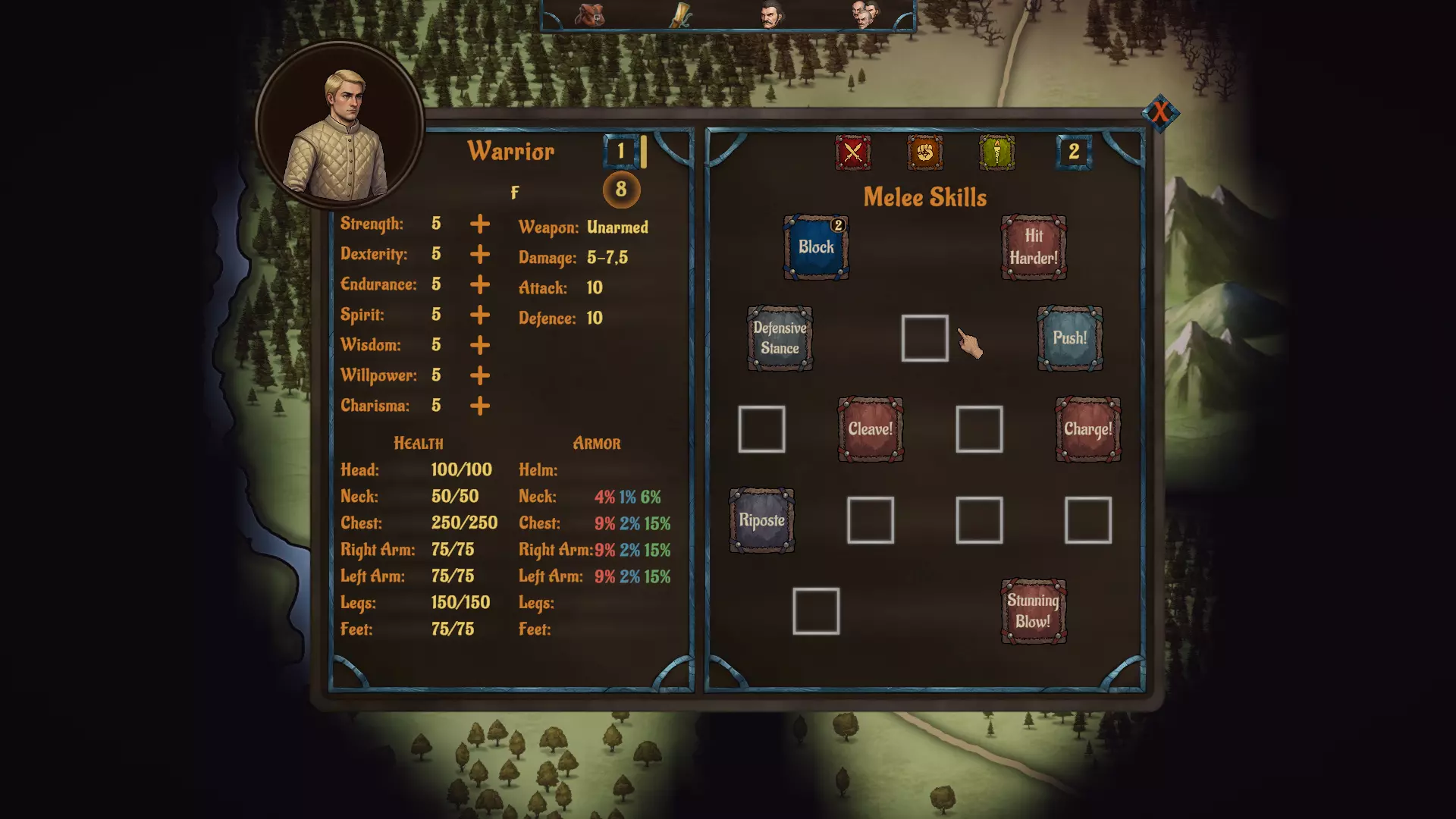
Task: Increase Willpower with its plus button
Action: (x=479, y=375)
